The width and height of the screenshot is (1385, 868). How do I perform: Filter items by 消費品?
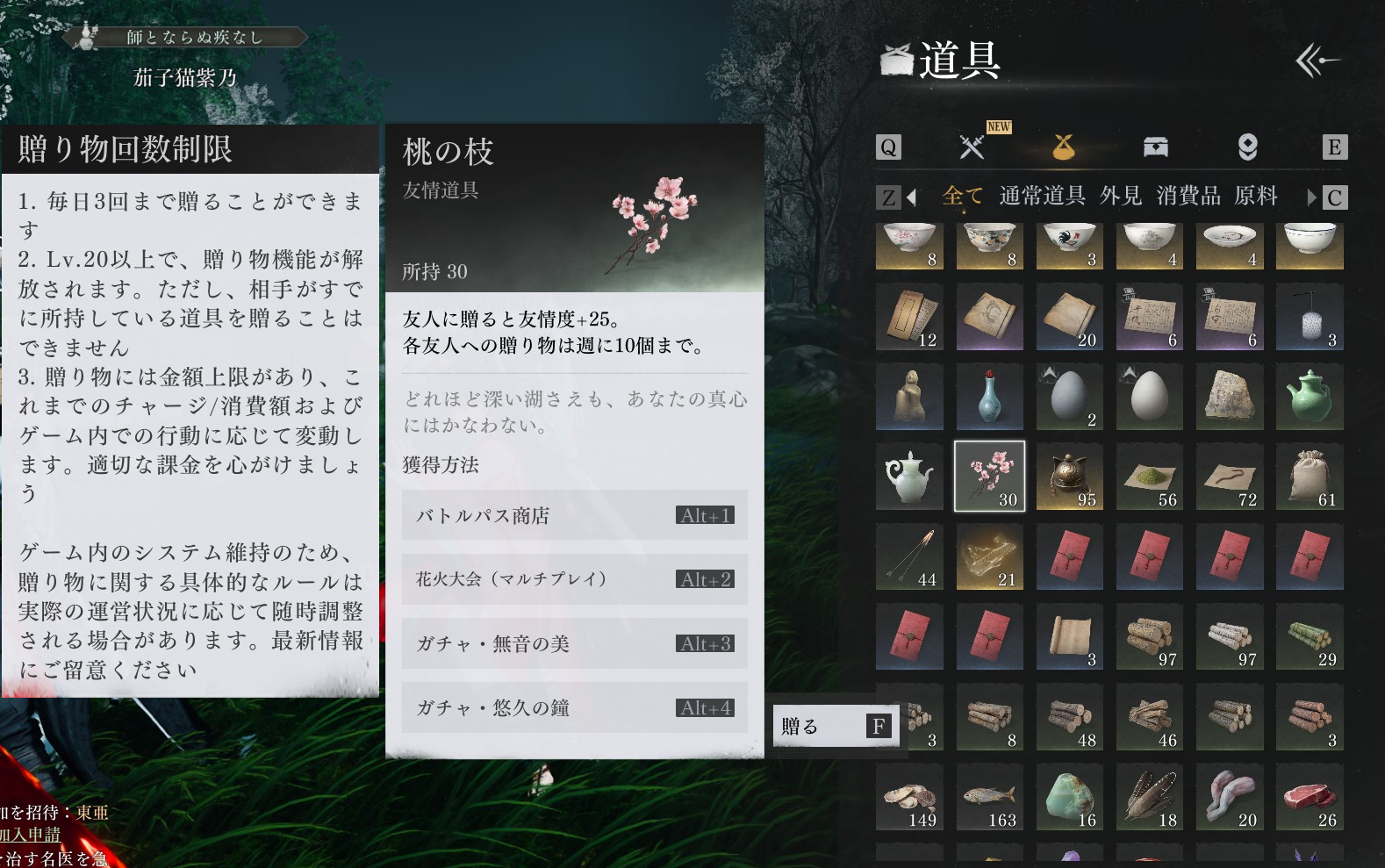pyautogui.click(x=1188, y=196)
